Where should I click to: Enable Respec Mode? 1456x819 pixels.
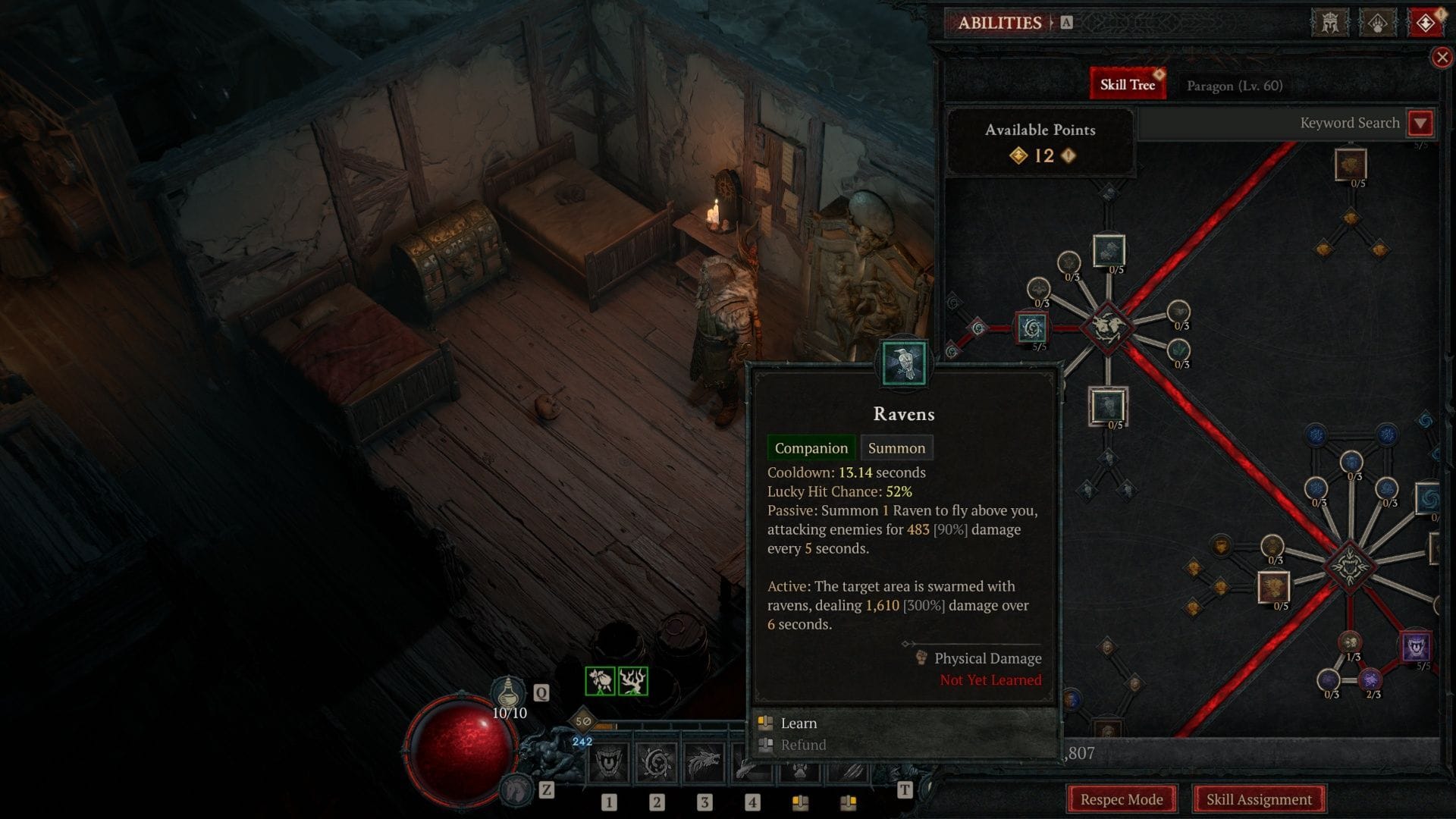[x=1121, y=799]
